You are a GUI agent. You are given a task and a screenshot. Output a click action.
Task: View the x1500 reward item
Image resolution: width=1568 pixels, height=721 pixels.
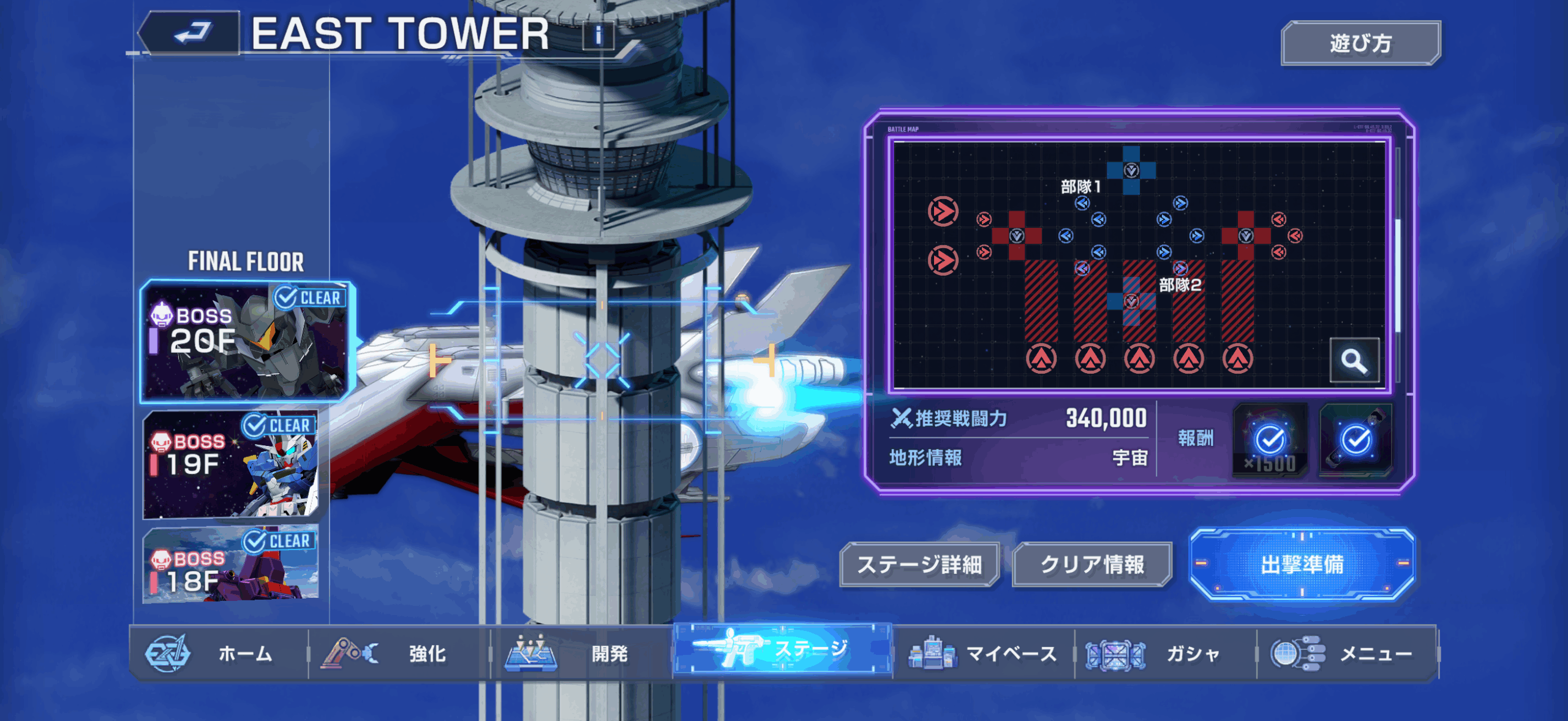[x=1270, y=440]
